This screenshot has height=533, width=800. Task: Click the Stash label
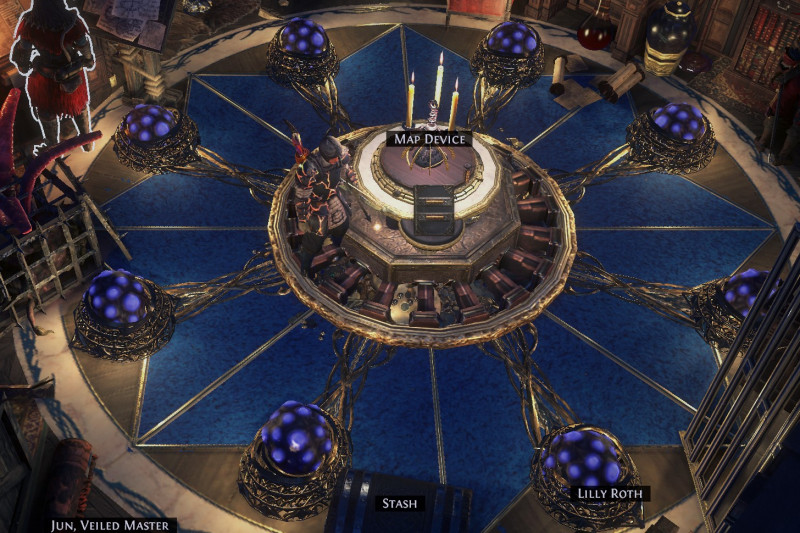point(400,503)
